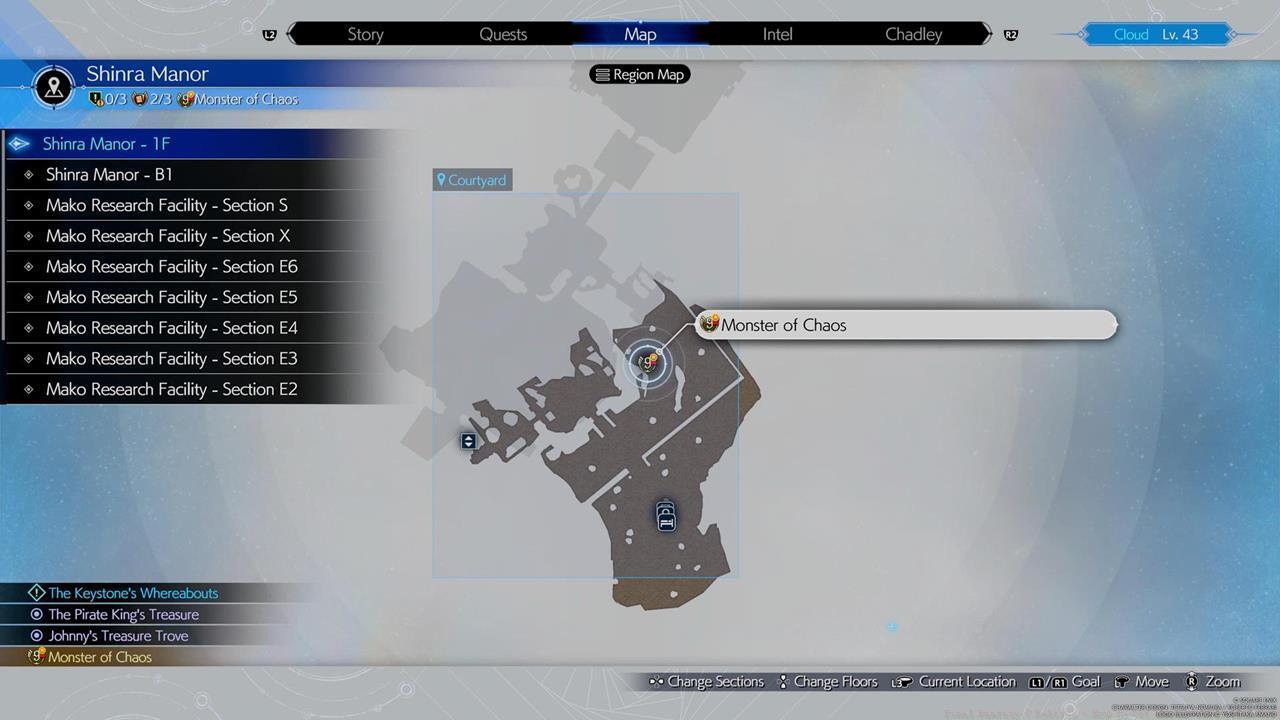The width and height of the screenshot is (1280, 720).
Task: Select the Monster of Chaos marker on the map
Action: point(647,362)
